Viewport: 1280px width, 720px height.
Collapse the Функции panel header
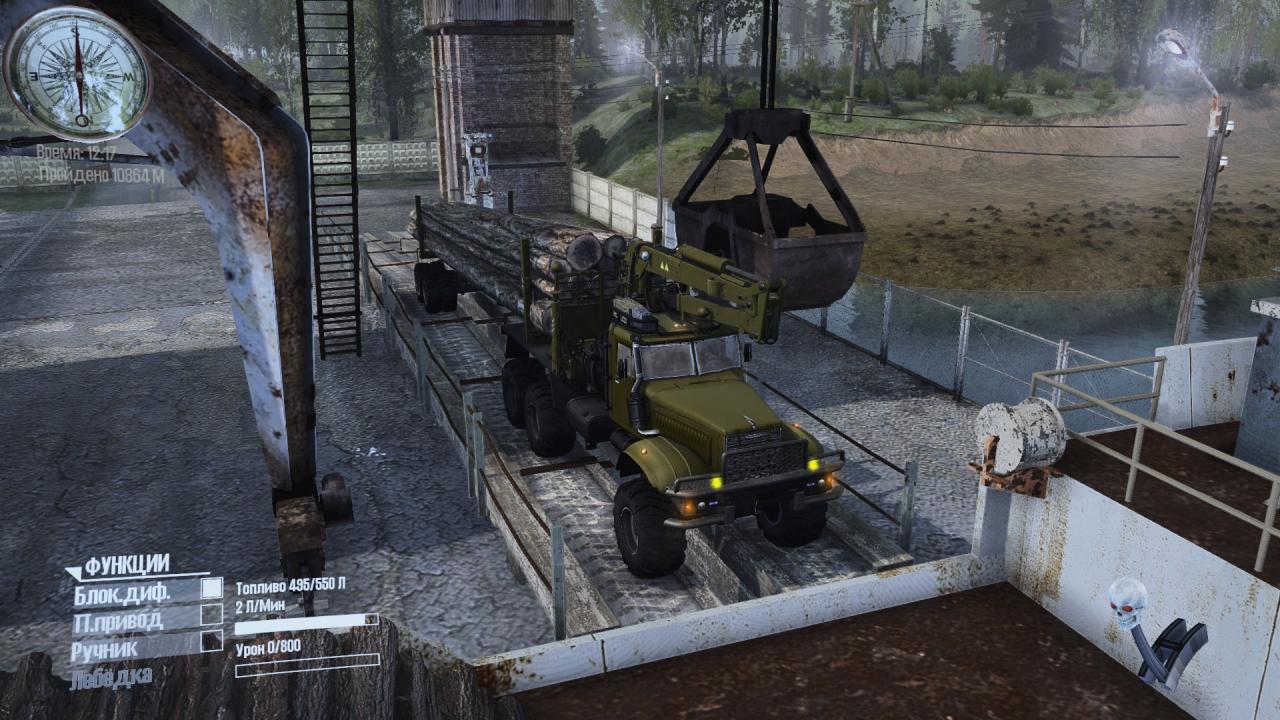[x=118, y=566]
